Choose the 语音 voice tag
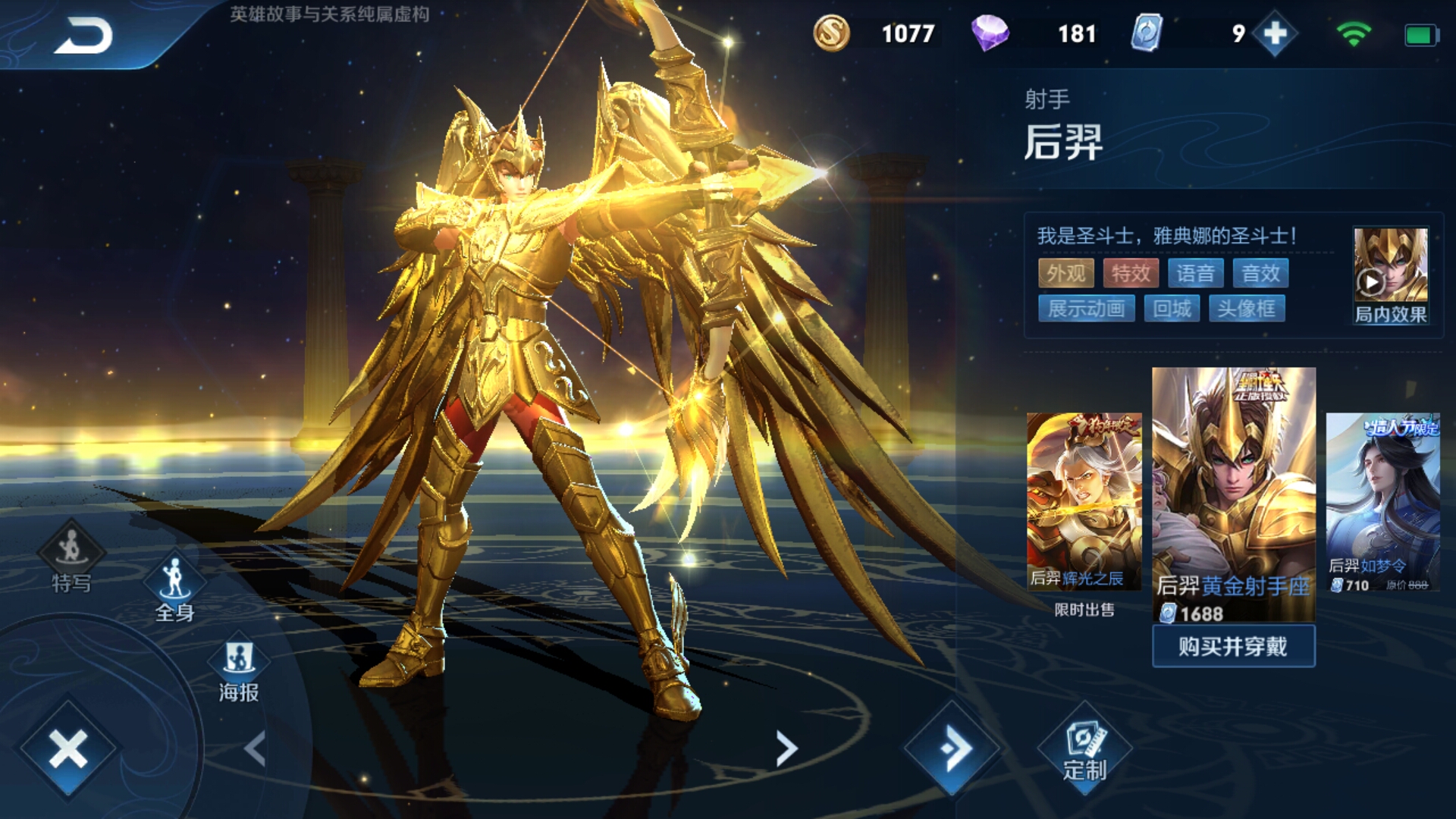This screenshot has height=819, width=1456. click(x=1196, y=273)
